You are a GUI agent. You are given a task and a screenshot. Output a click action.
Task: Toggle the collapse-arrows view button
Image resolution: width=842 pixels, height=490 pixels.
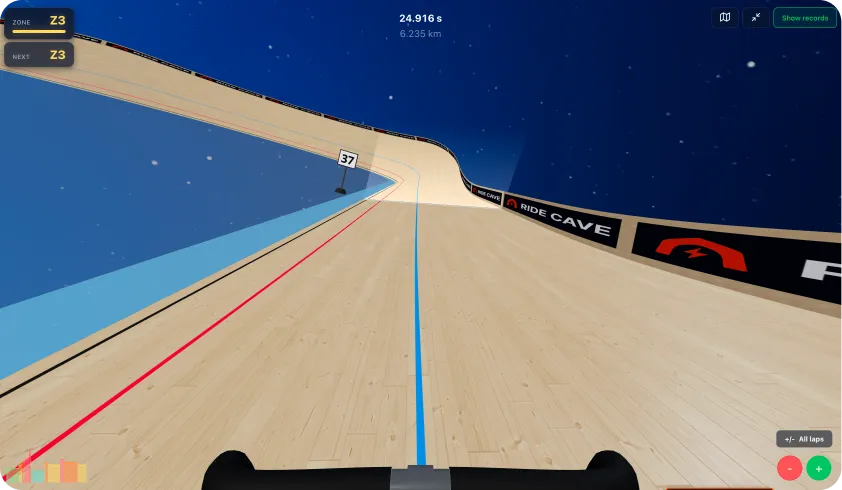[755, 18]
